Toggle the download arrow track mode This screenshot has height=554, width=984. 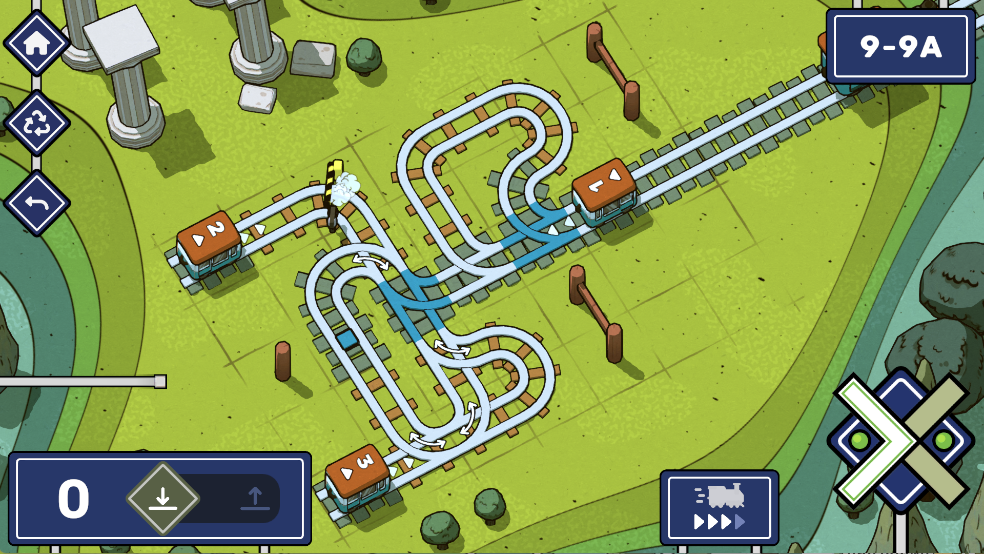click(163, 497)
